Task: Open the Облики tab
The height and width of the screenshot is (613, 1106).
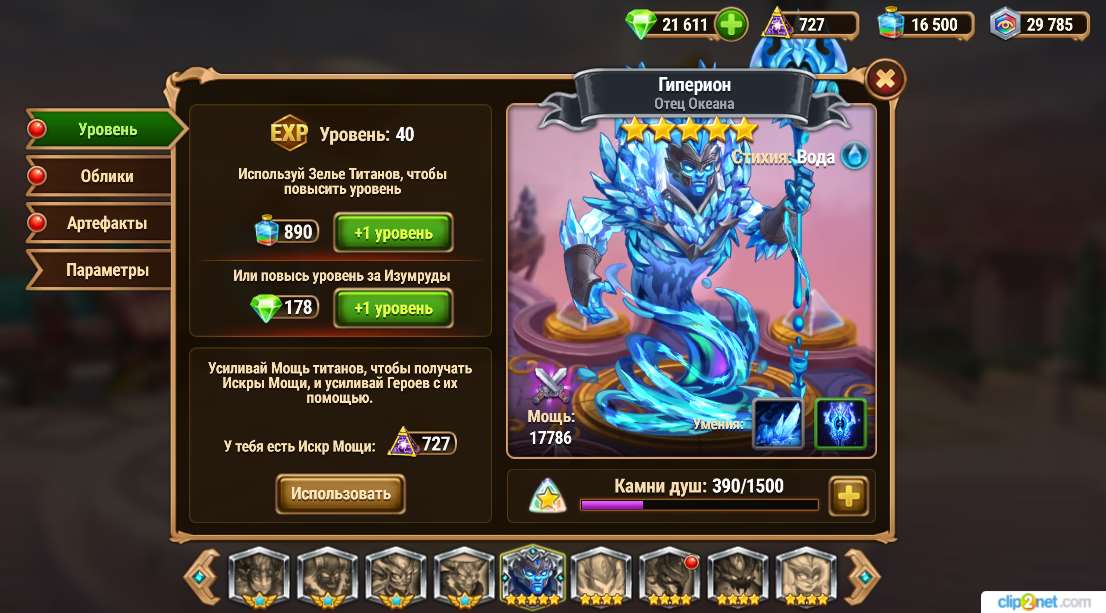Action: [x=106, y=176]
